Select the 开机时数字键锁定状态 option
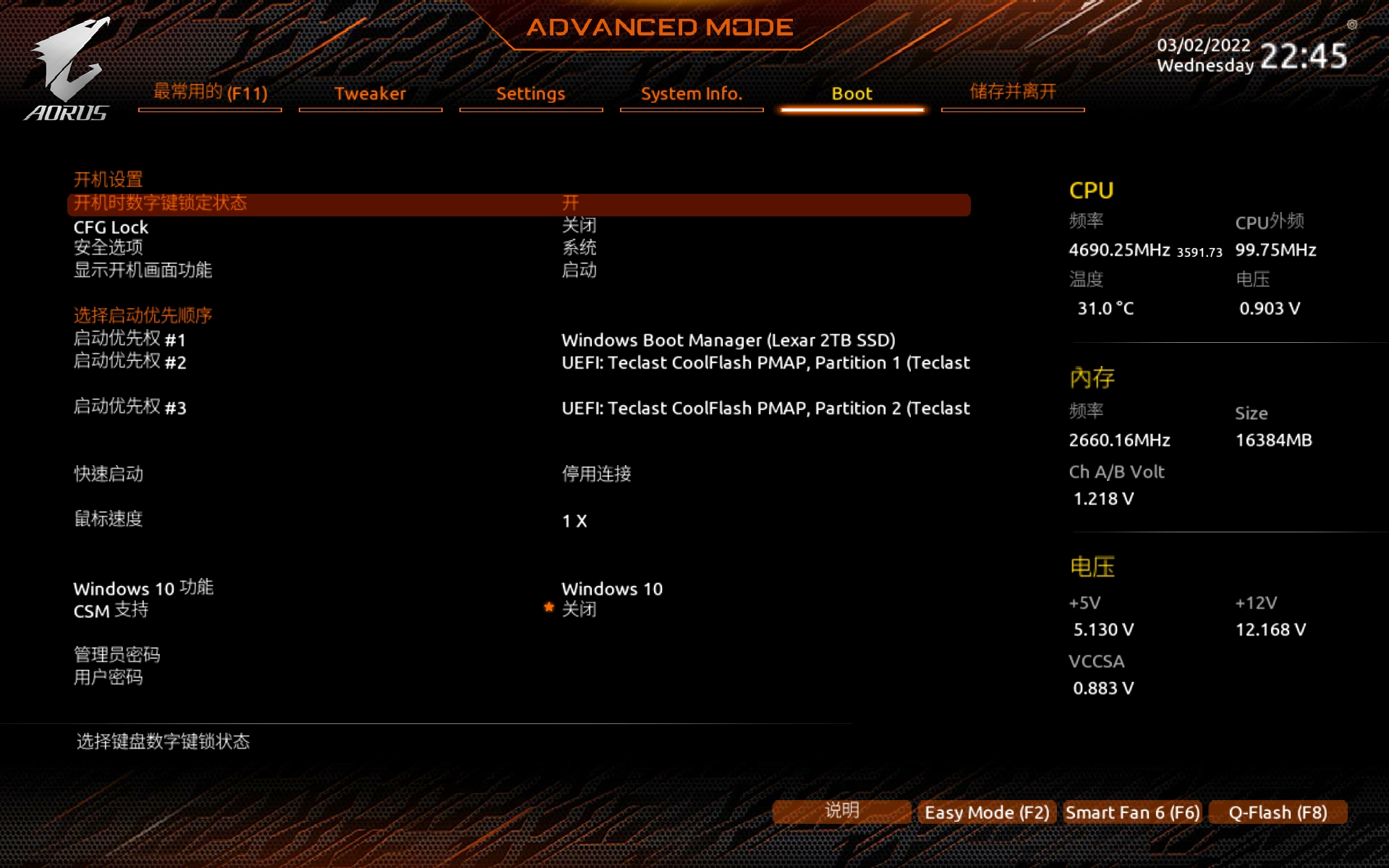1389x868 pixels. (160, 203)
